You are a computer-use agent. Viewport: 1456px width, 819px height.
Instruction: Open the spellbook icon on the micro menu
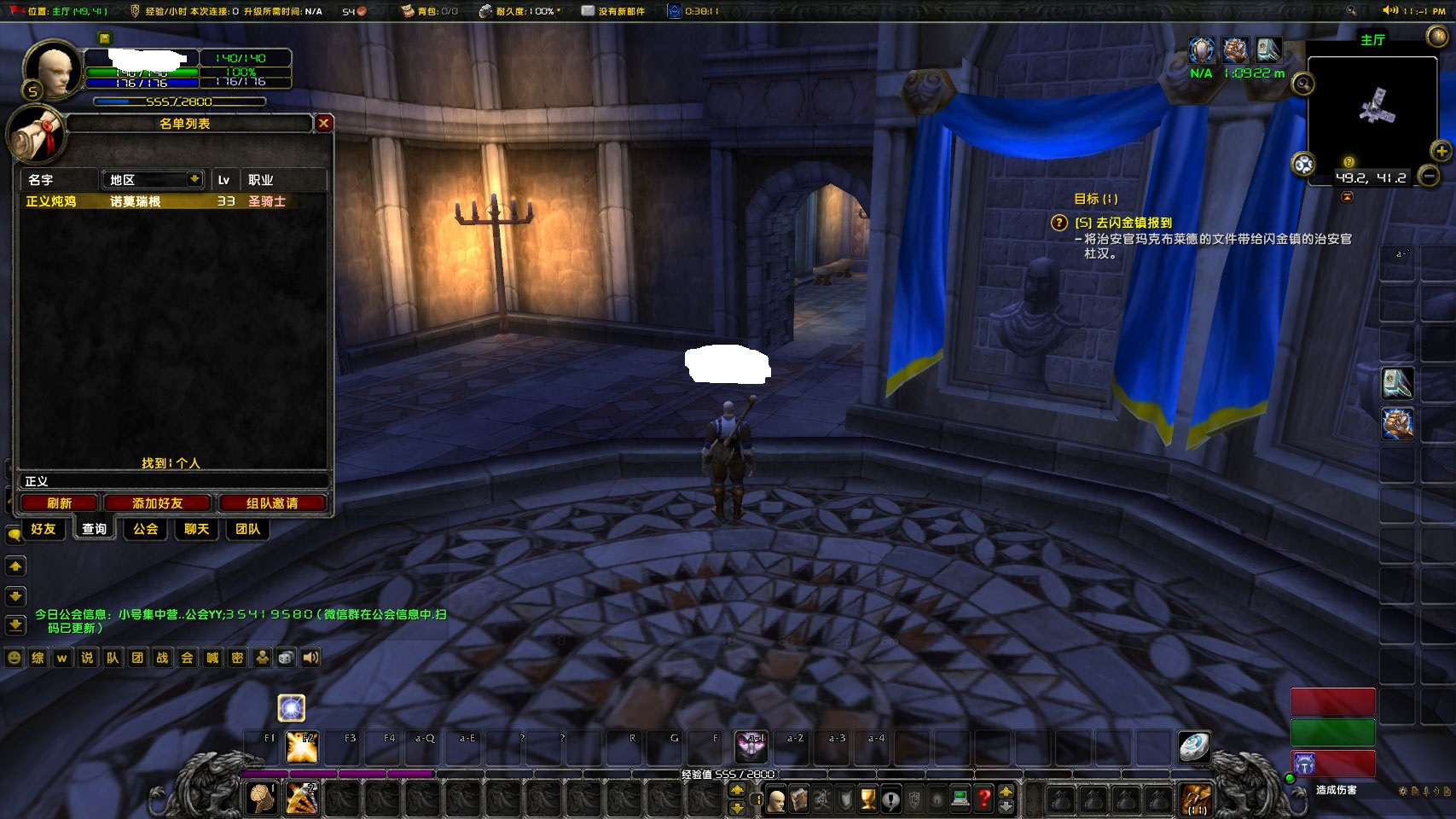pos(800,798)
